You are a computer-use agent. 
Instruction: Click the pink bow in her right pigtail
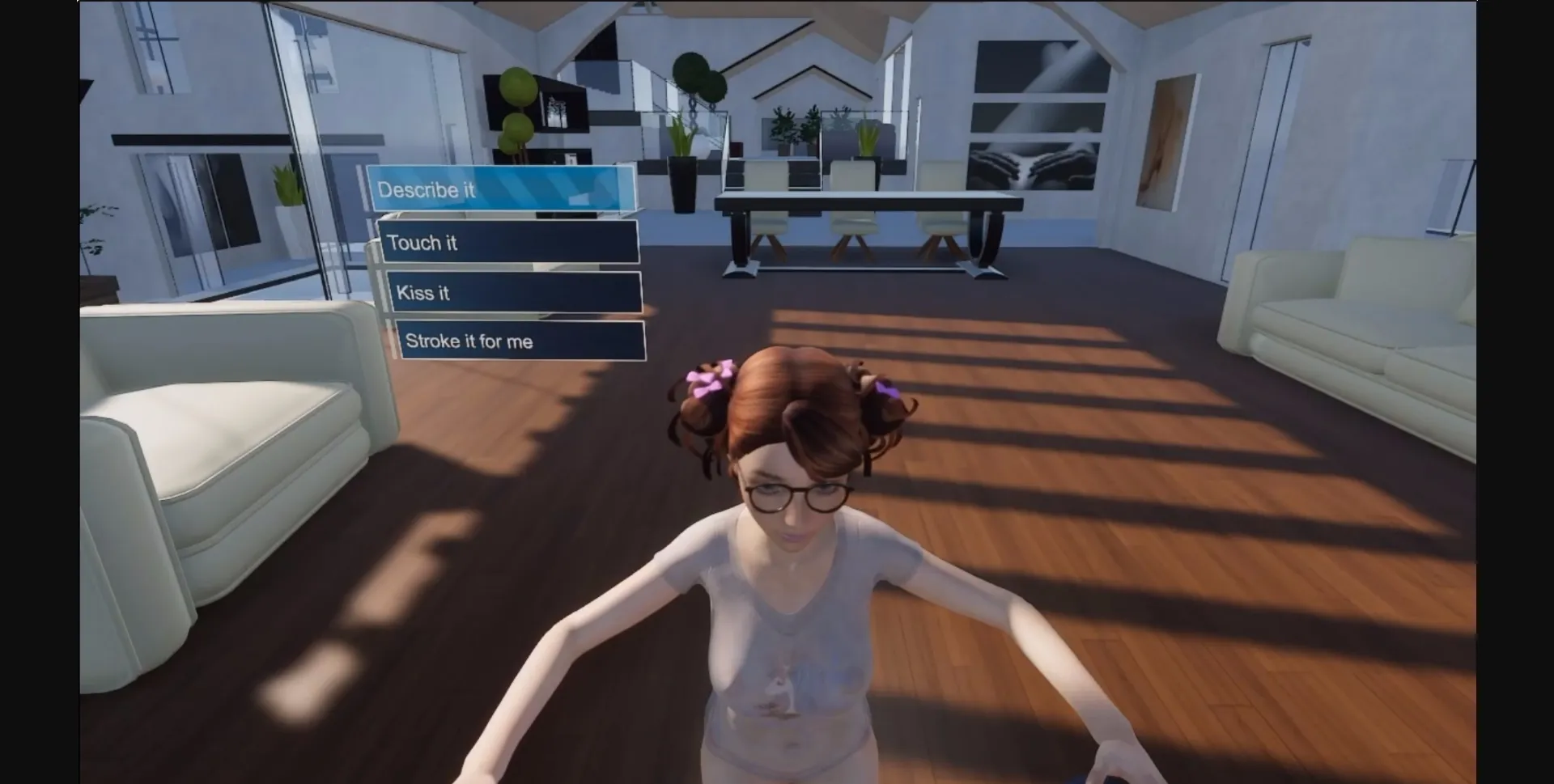click(x=886, y=391)
